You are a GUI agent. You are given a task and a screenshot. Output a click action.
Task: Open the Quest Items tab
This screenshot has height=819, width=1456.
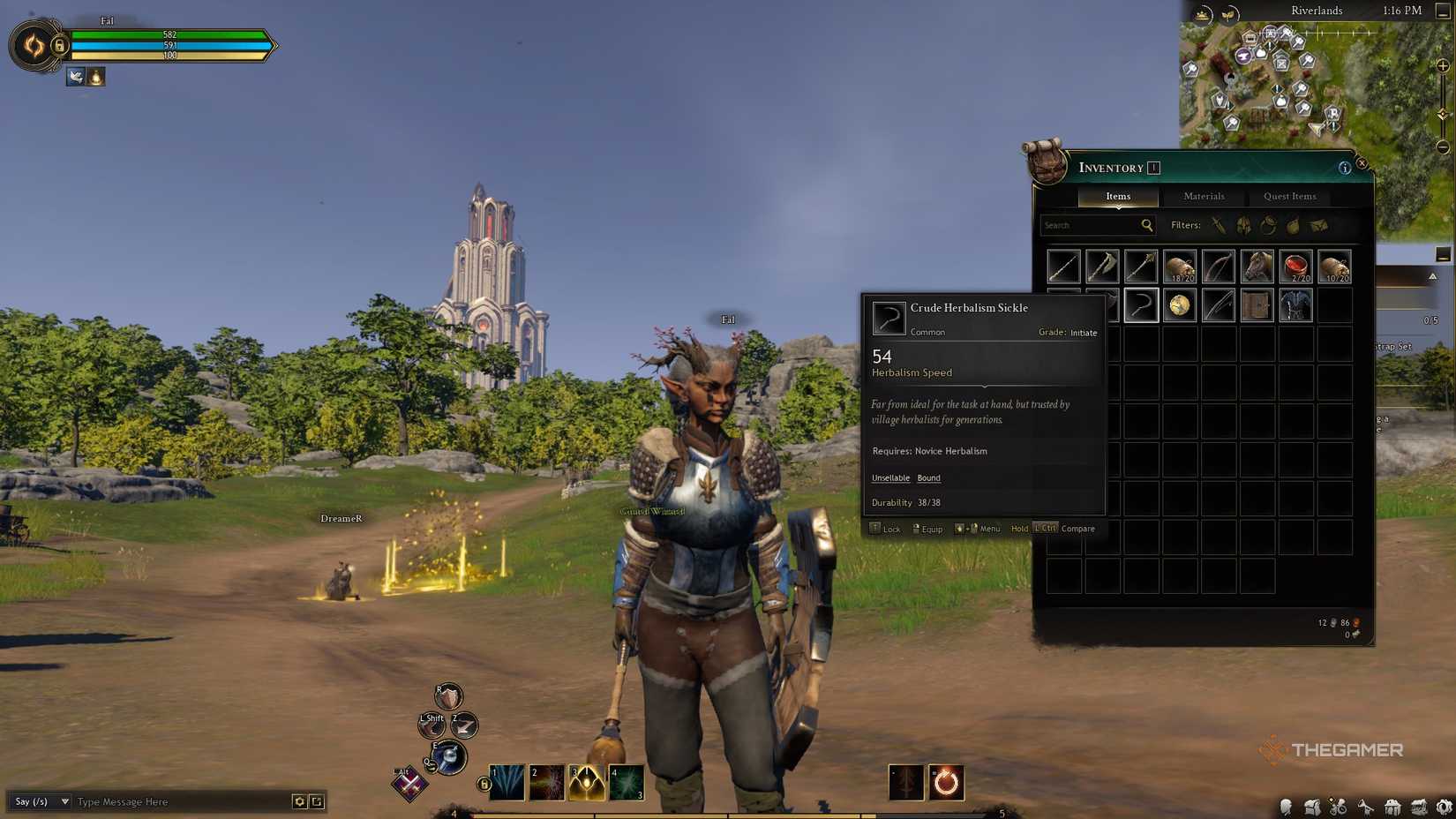[1289, 196]
